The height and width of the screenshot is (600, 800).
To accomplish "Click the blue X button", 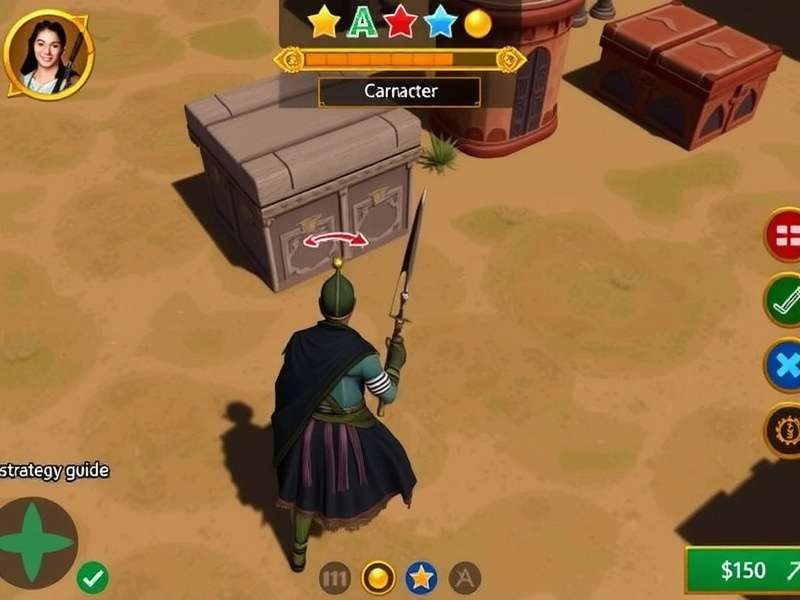I will 785,366.
